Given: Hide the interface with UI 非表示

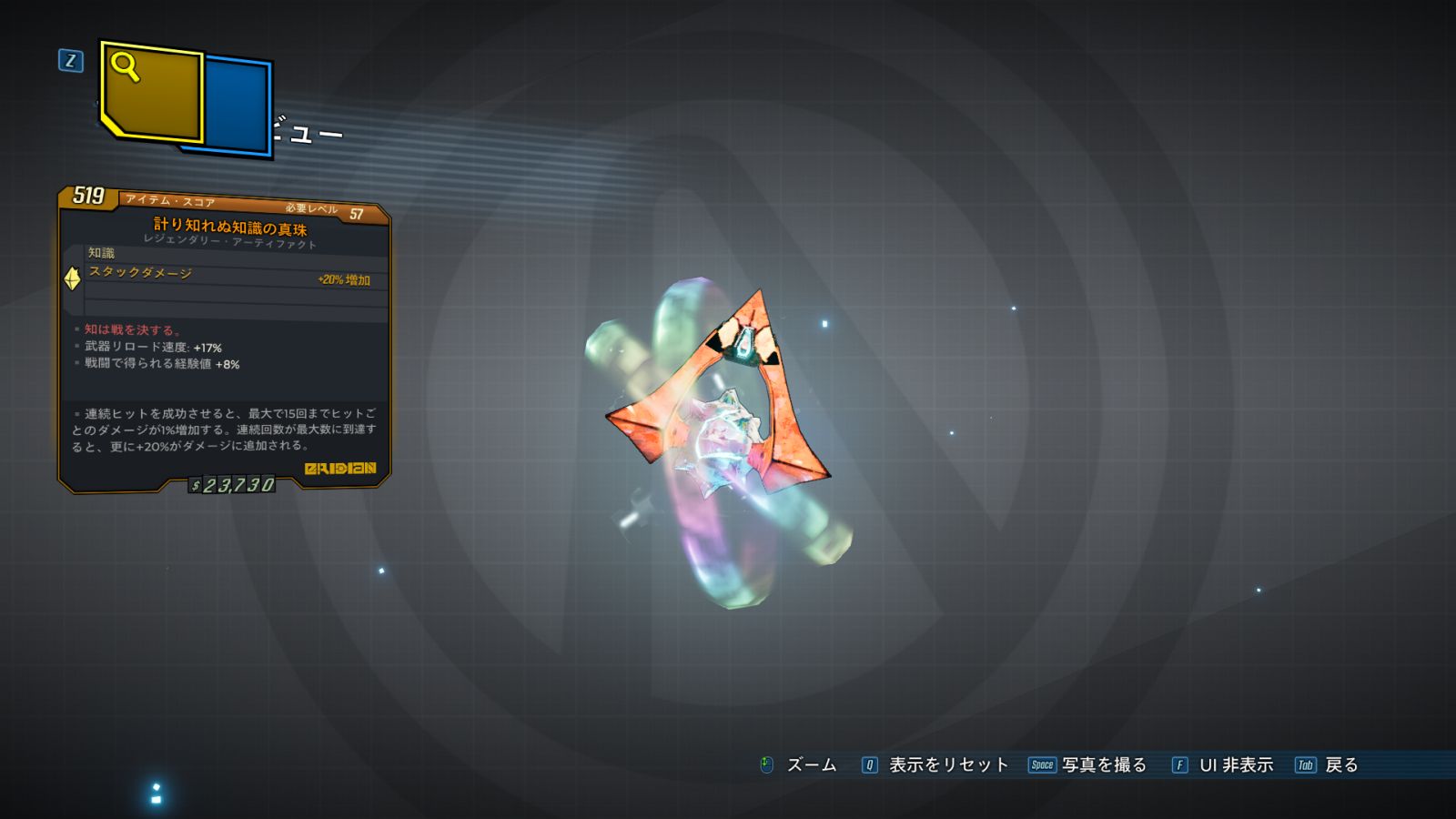Looking at the screenshot, I should pyautogui.click(x=1223, y=765).
